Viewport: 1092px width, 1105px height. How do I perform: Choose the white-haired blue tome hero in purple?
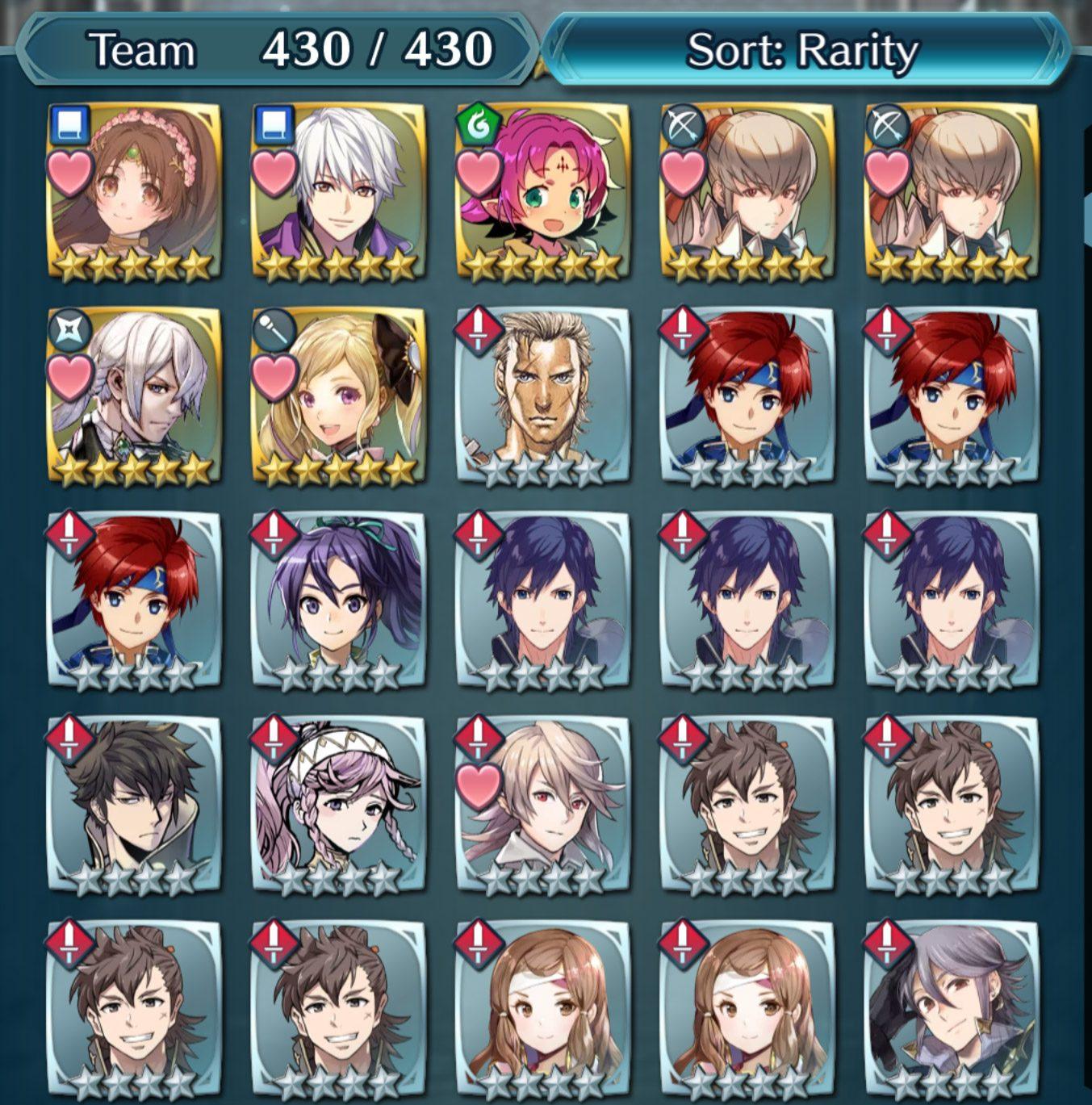click(x=338, y=192)
